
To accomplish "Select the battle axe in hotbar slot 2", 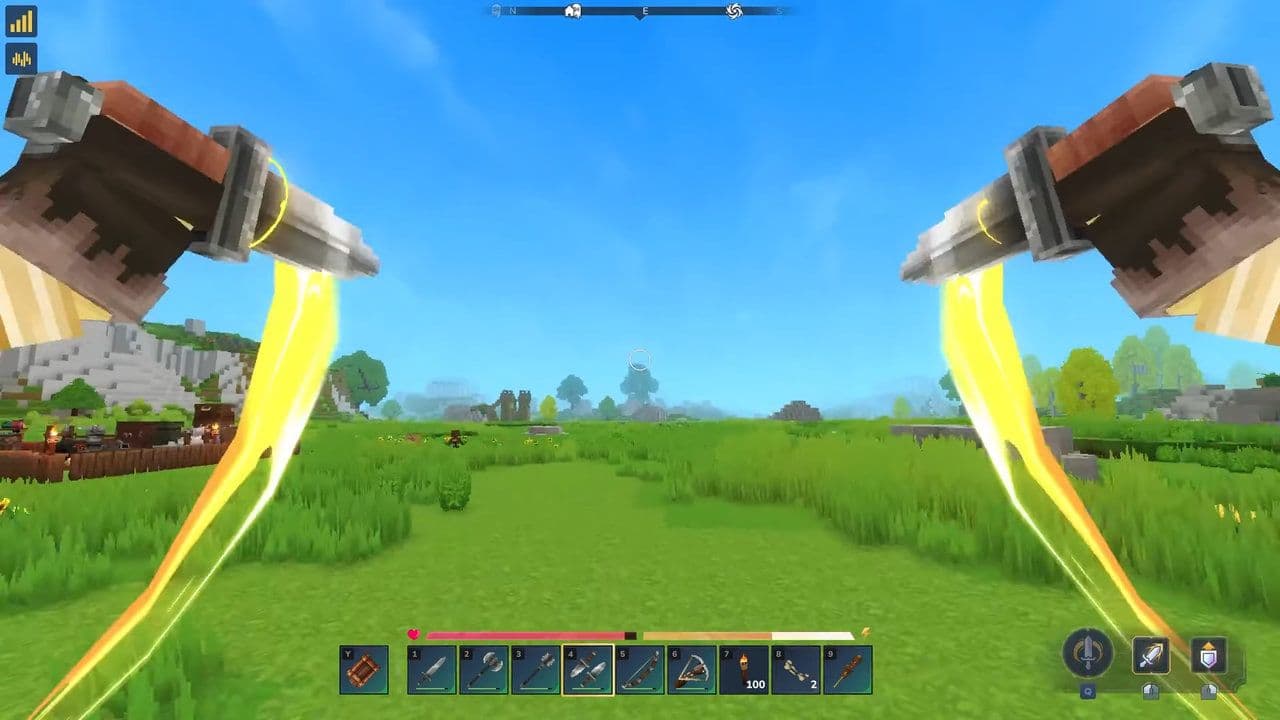I will pos(484,669).
